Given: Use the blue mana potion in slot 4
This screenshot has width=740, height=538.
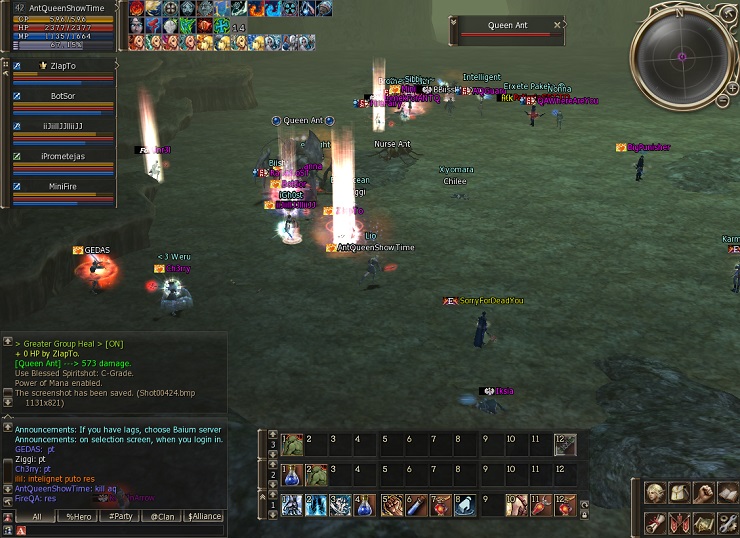Looking at the screenshot, I should click(366, 507).
